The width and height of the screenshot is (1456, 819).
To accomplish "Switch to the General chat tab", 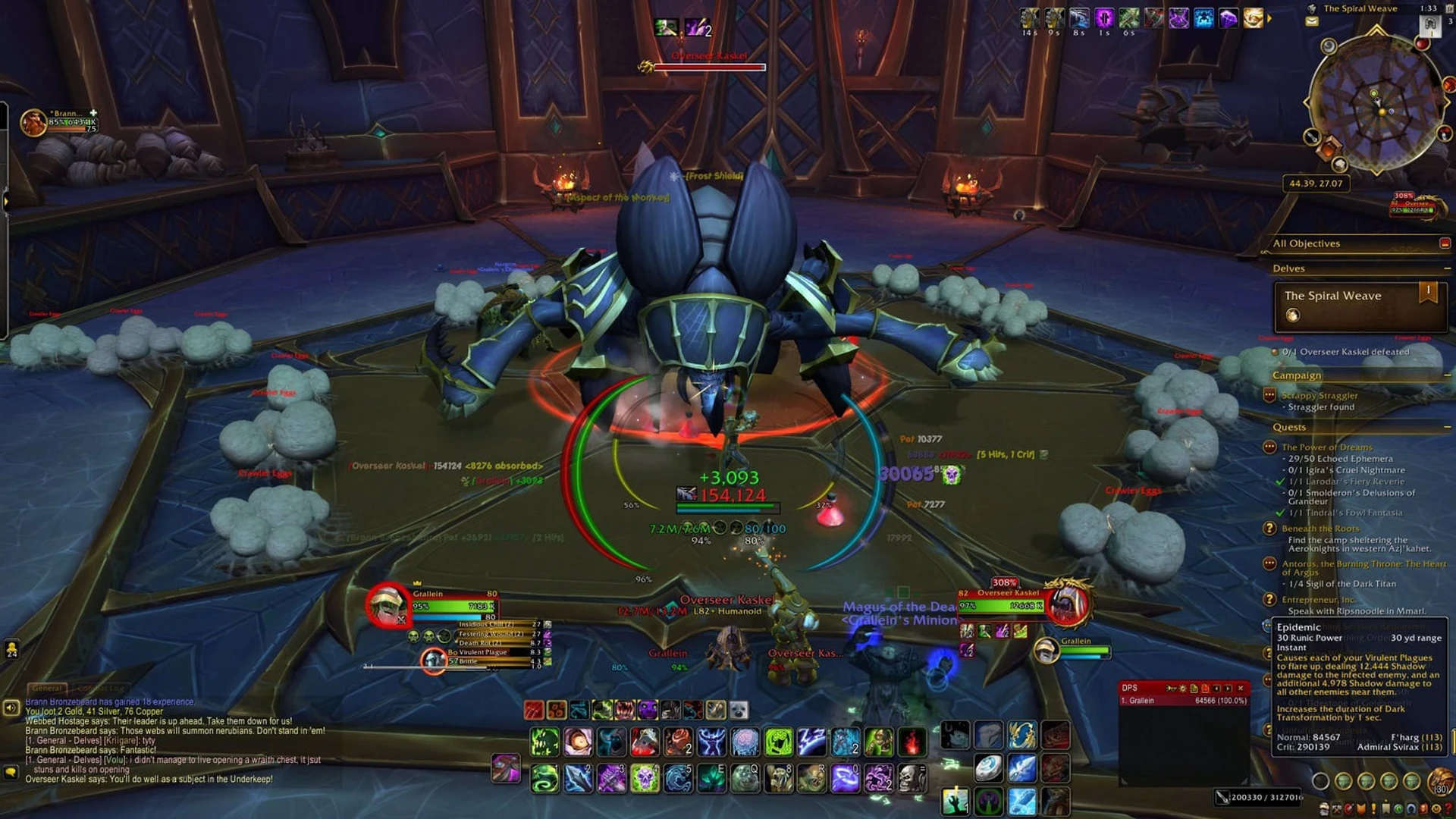I will click(x=47, y=688).
